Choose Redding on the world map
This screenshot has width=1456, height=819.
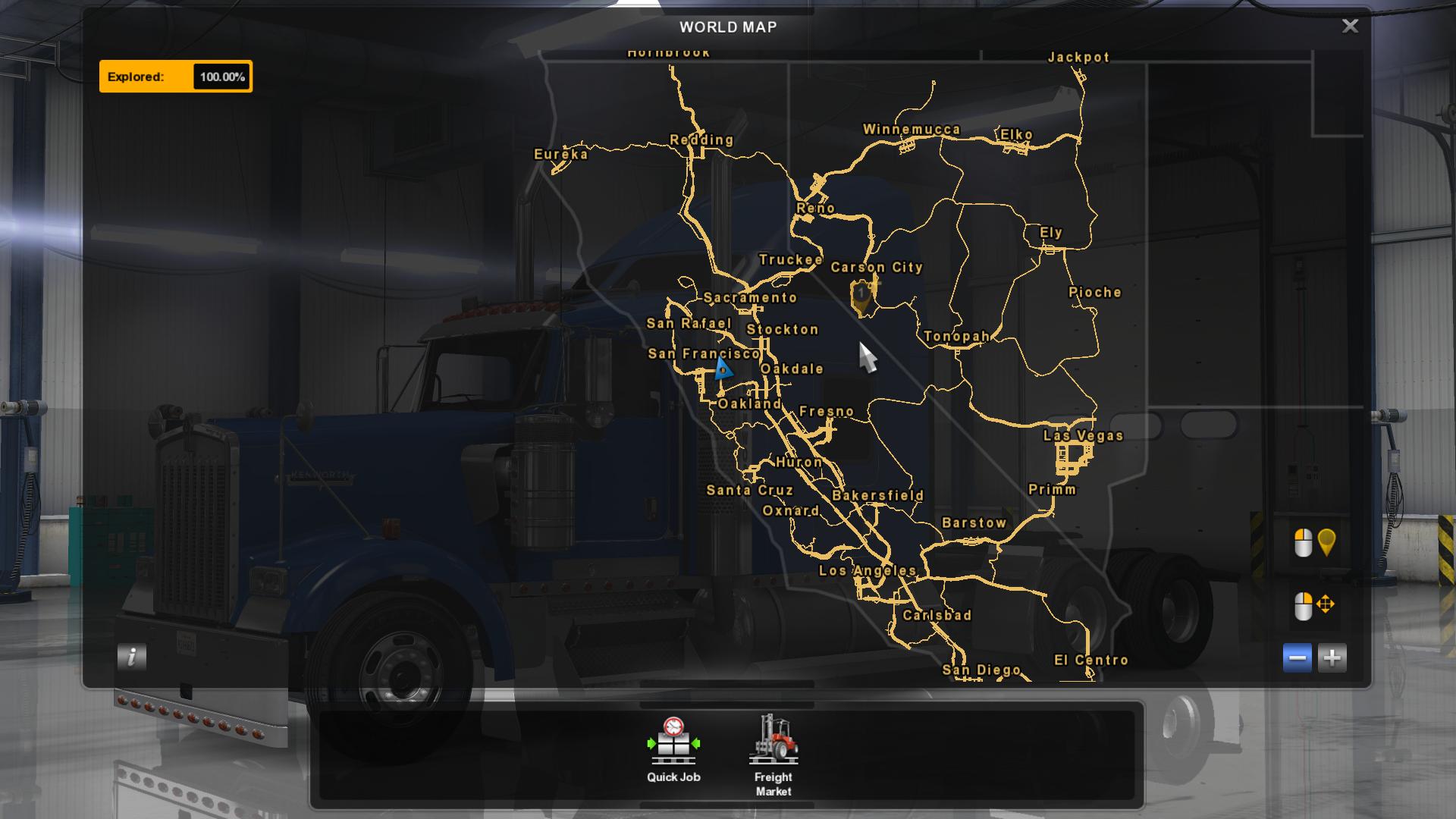coord(701,140)
